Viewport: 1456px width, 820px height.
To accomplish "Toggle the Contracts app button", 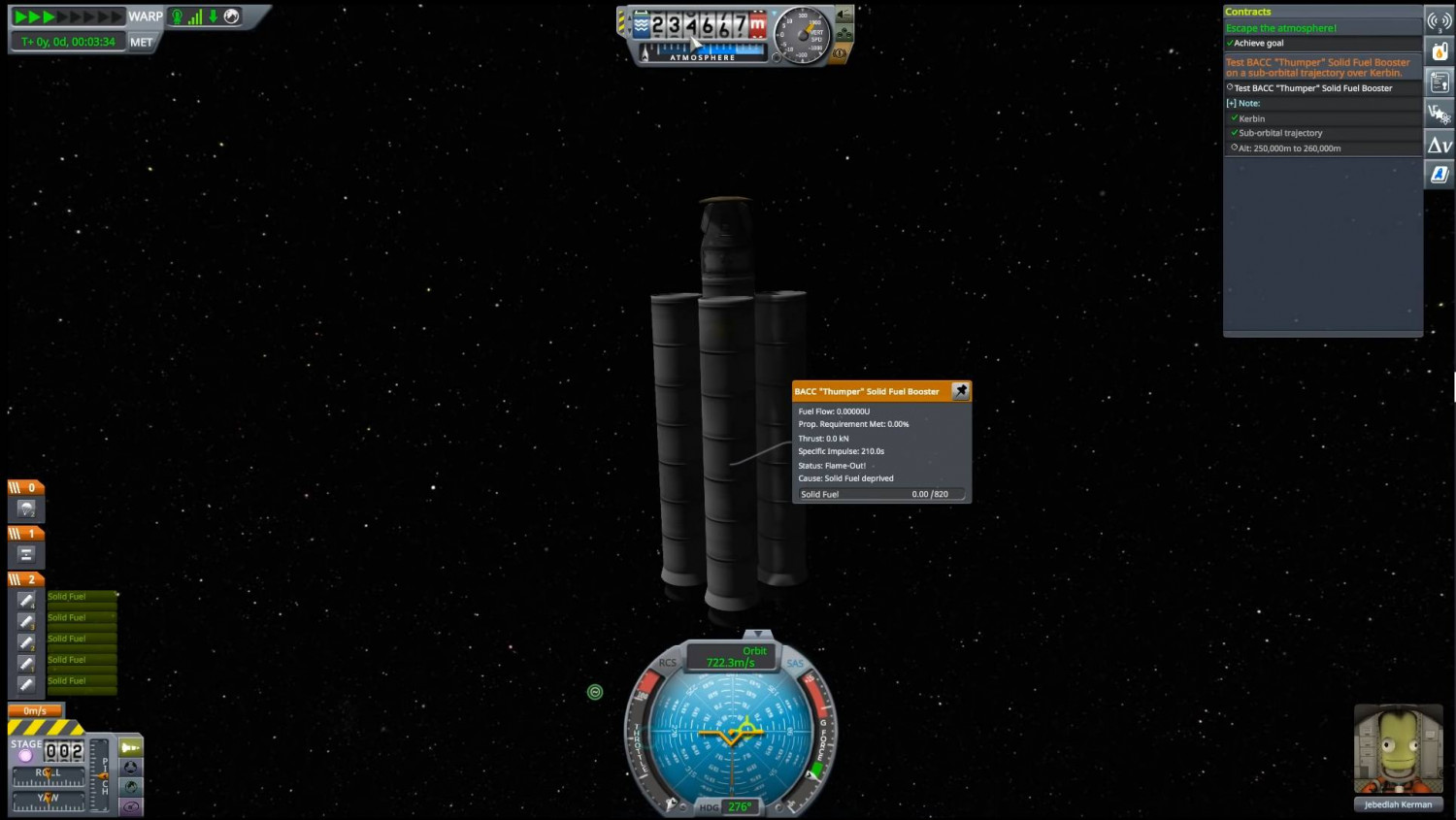I will click(1439, 82).
